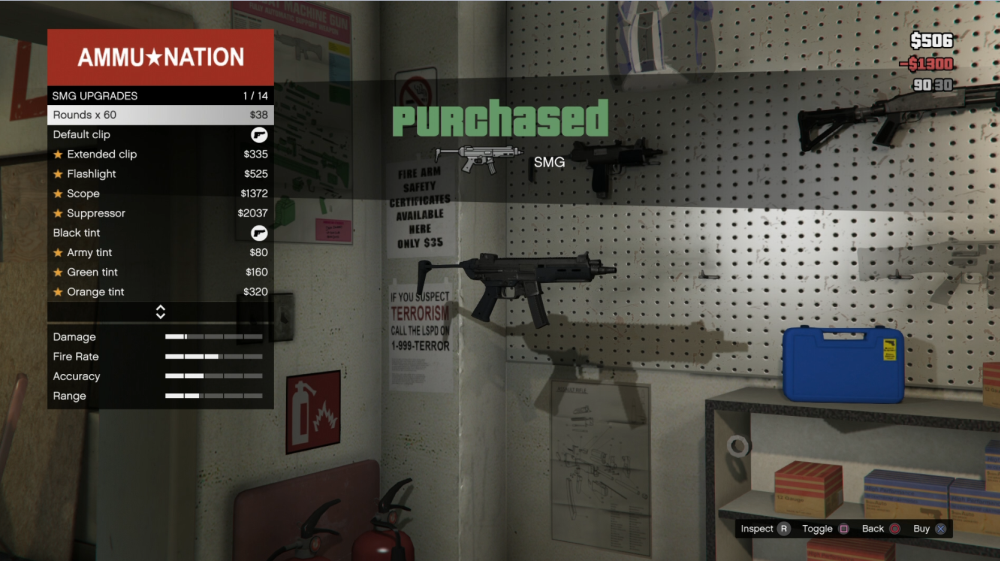Image resolution: width=1000 pixels, height=561 pixels.
Task: Select the Flashlight attachment
Action: (x=160, y=174)
